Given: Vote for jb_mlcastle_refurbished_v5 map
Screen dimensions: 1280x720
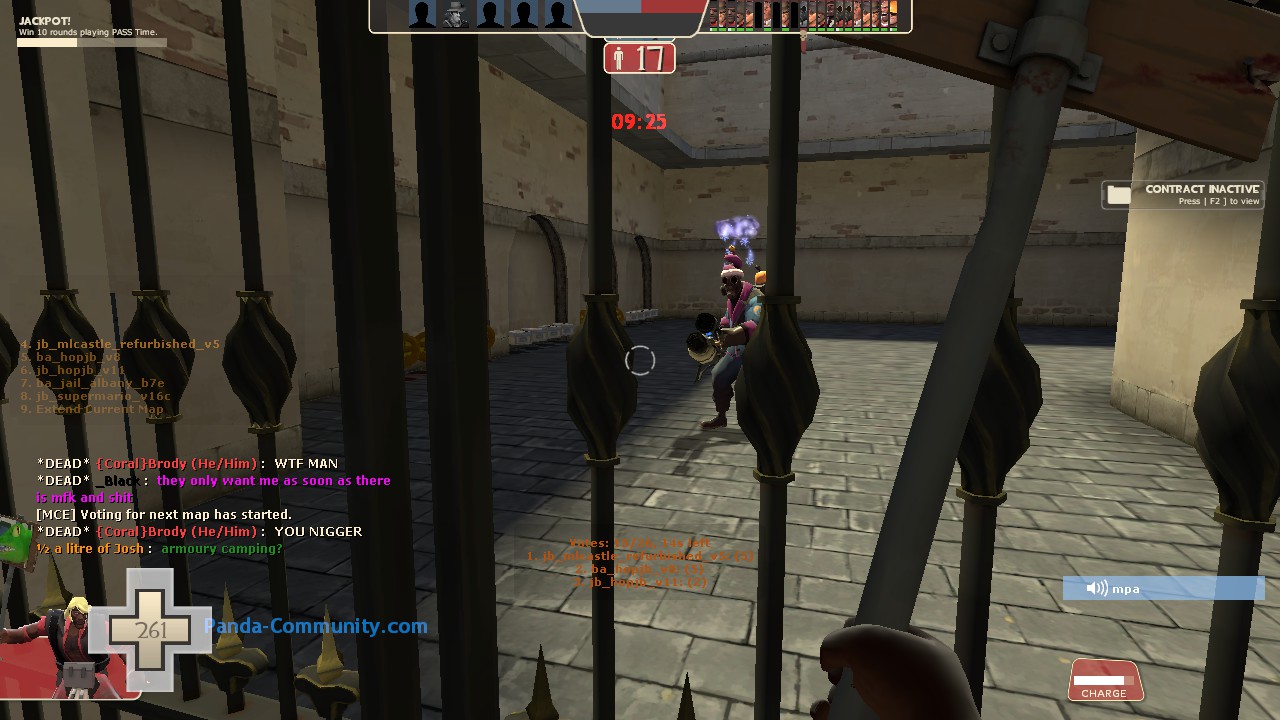Looking at the screenshot, I should coord(127,344).
